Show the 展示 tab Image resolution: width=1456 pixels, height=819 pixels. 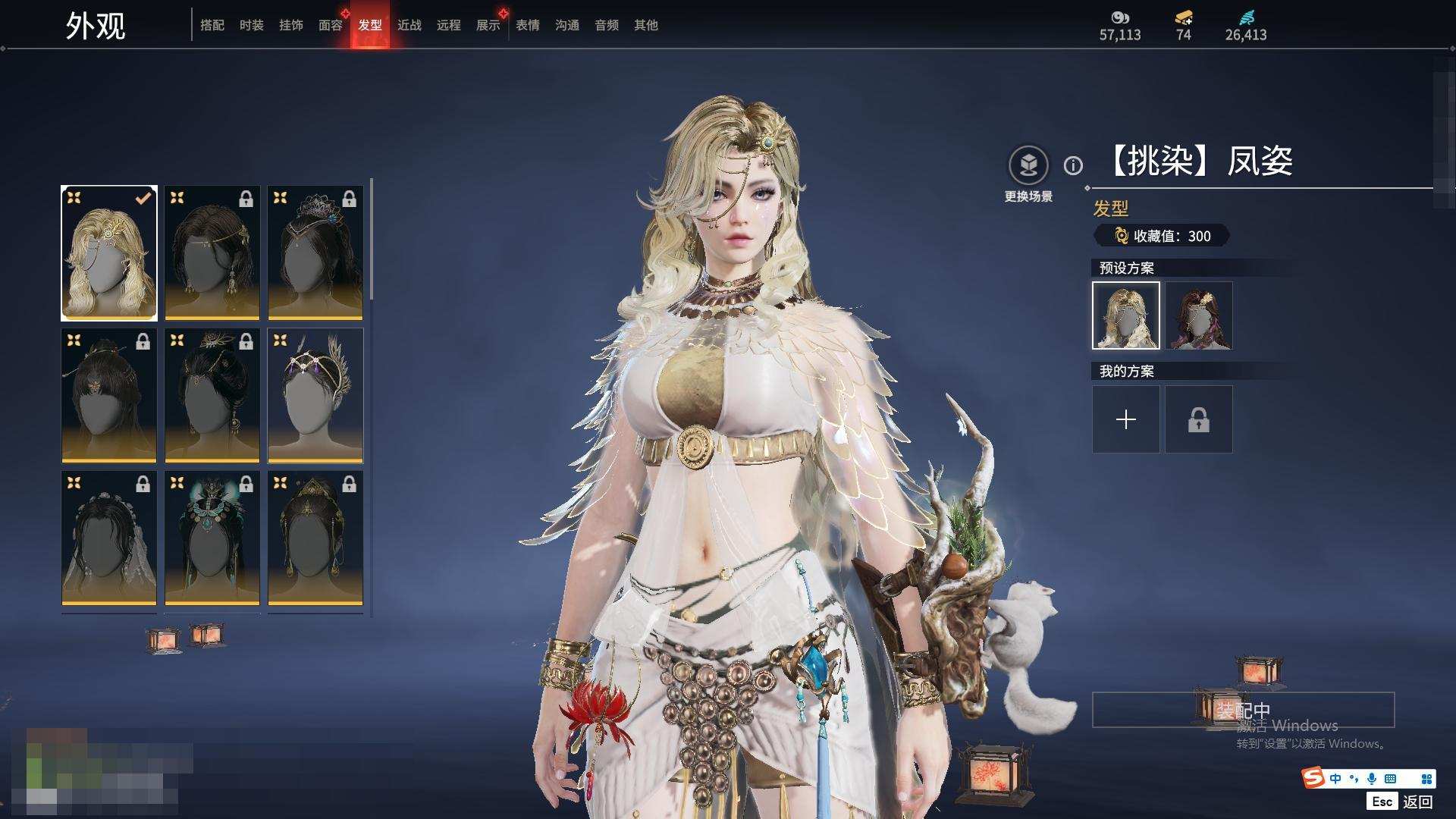coord(488,25)
